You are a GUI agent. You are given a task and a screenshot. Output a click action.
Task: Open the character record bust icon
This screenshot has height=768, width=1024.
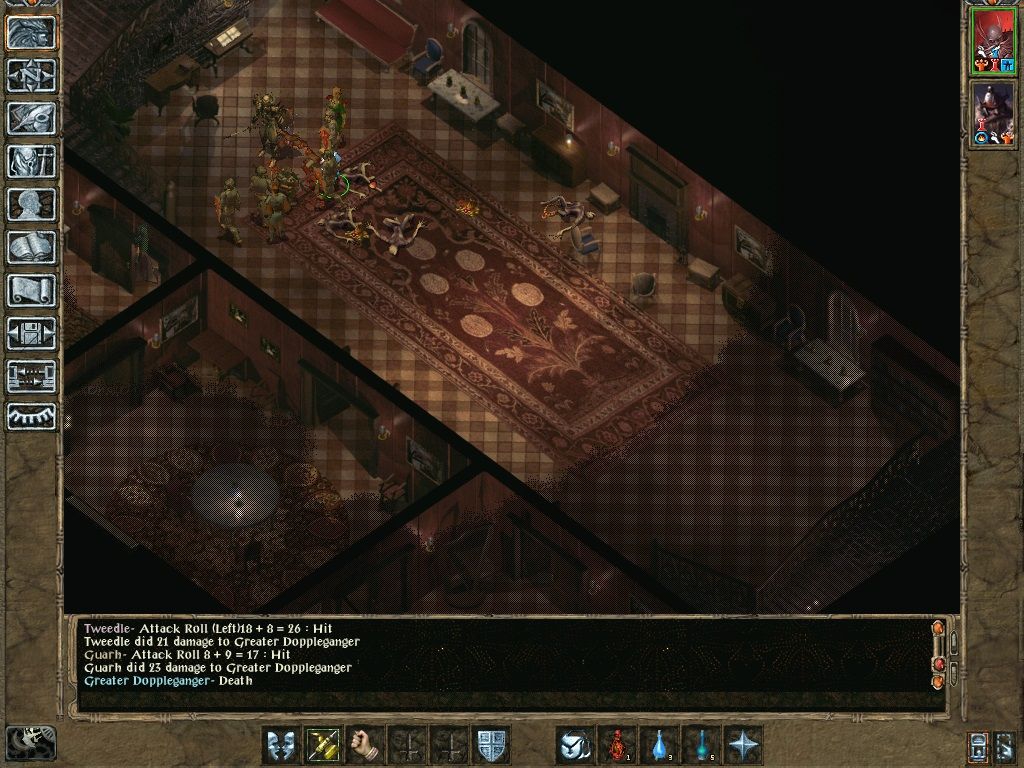click(x=32, y=204)
